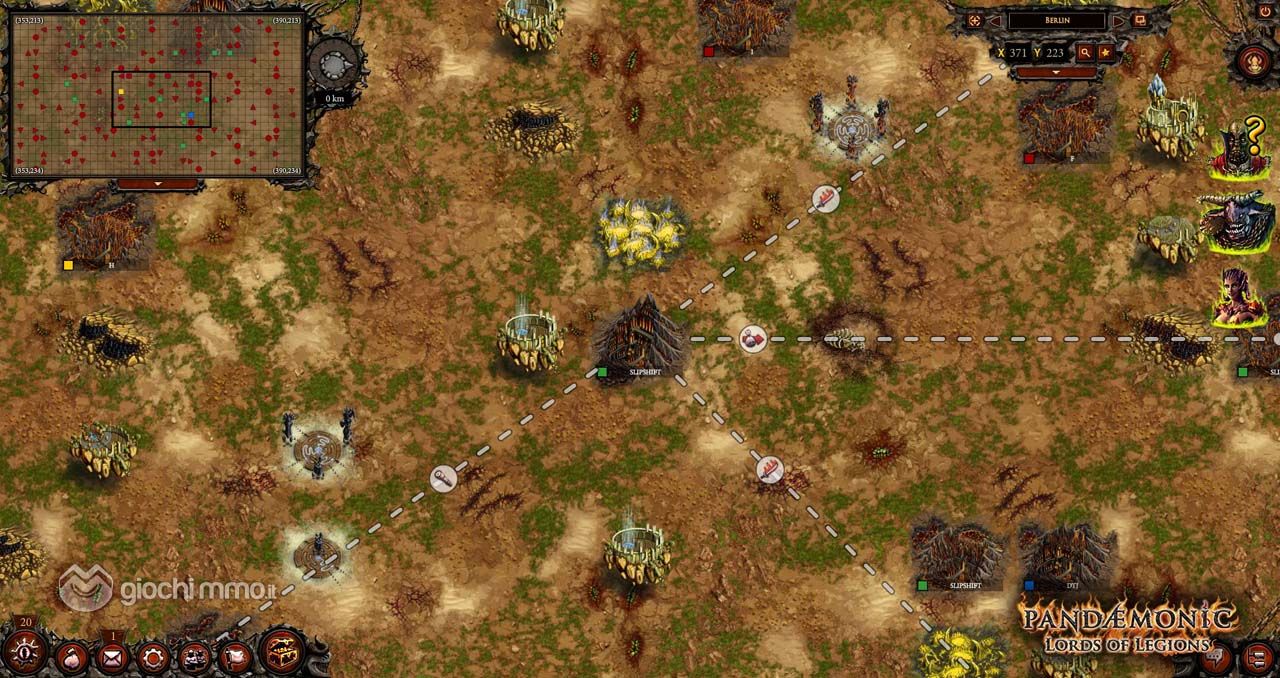The width and height of the screenshot is (1280, 678).
Task: Click the Berlin city name selector
Action: [1056, 21]
